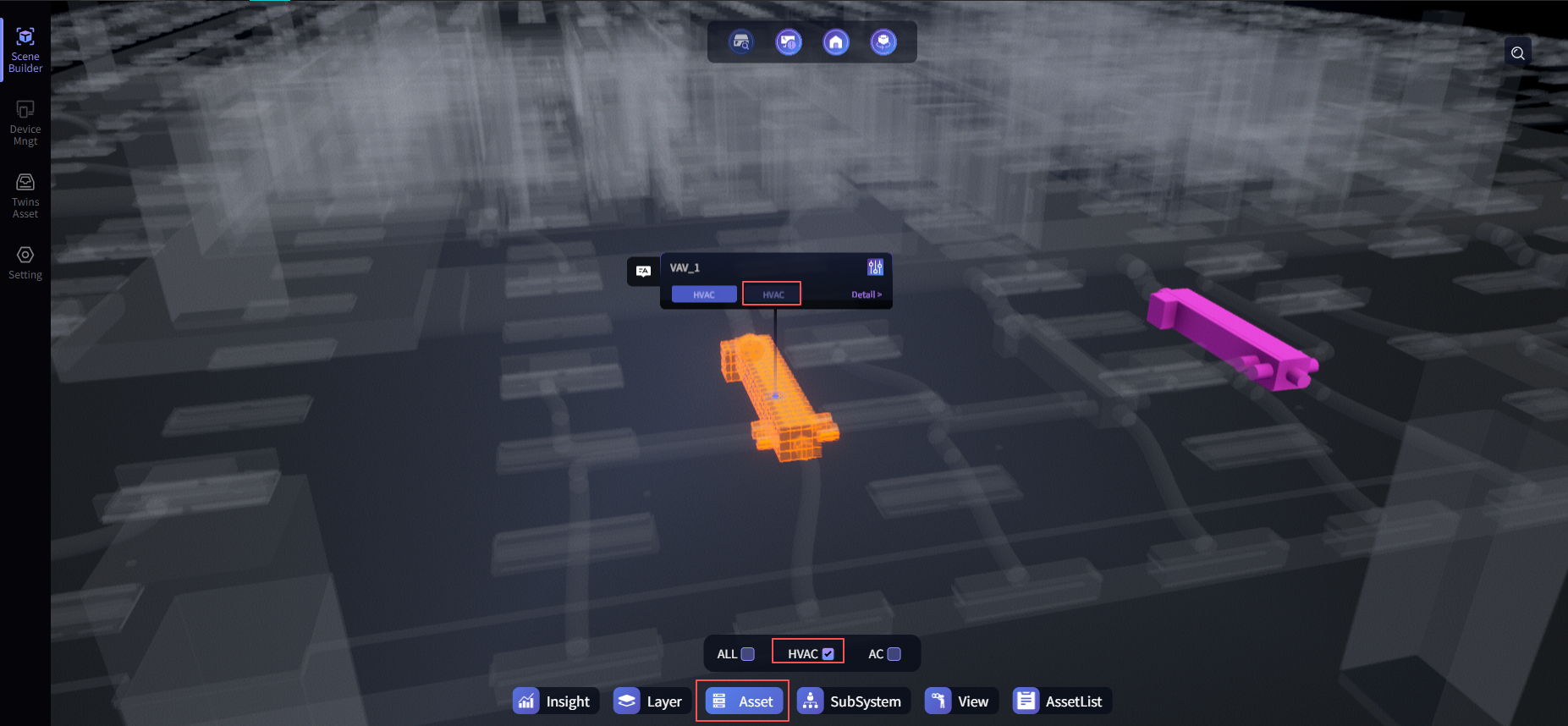This screenshot has width=1568, height=726.
Task: Click the label icon left of VAV_1
Action: (x=643, y=271)
